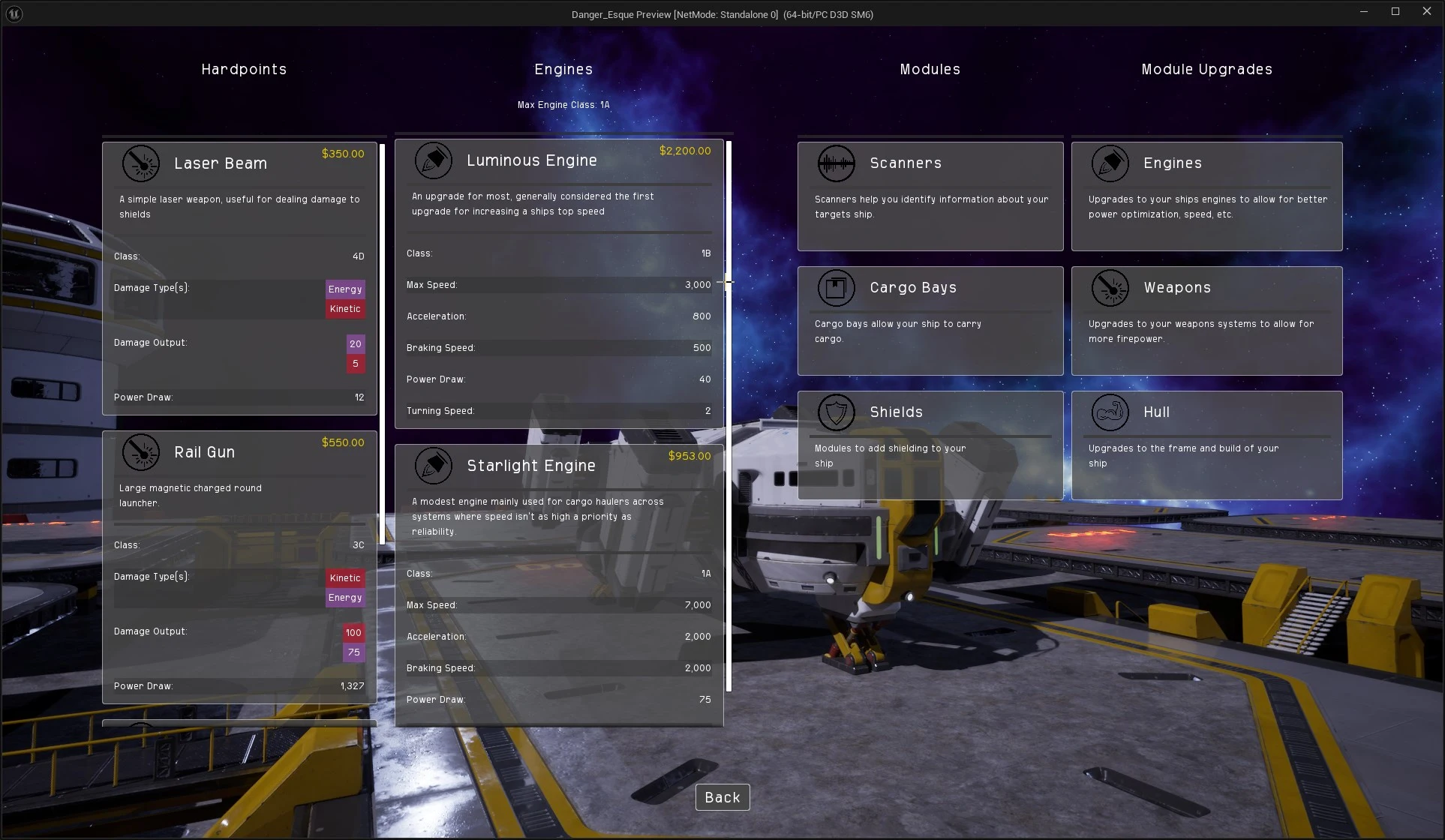Show Weapons module upgrades
This screenshot has width=1445, height=840.
(1206, 321)
